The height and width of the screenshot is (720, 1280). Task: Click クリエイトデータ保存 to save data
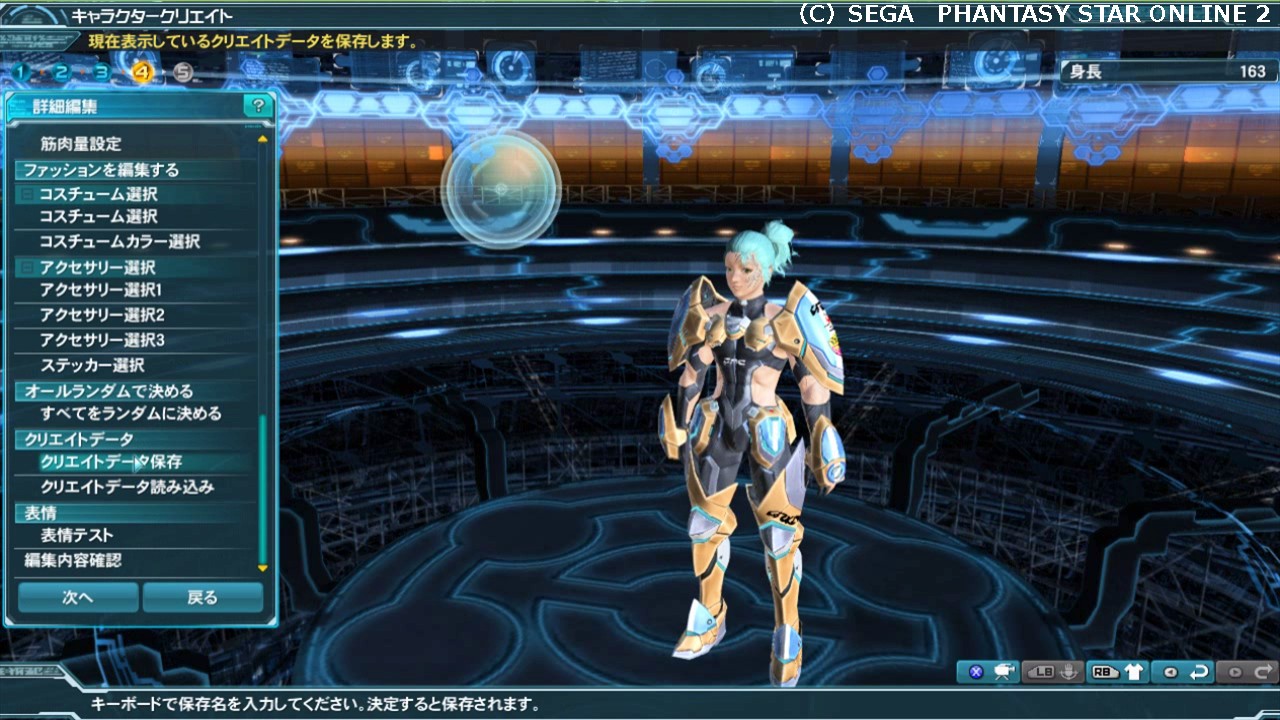pyautogui.click(x=111, y=462)
